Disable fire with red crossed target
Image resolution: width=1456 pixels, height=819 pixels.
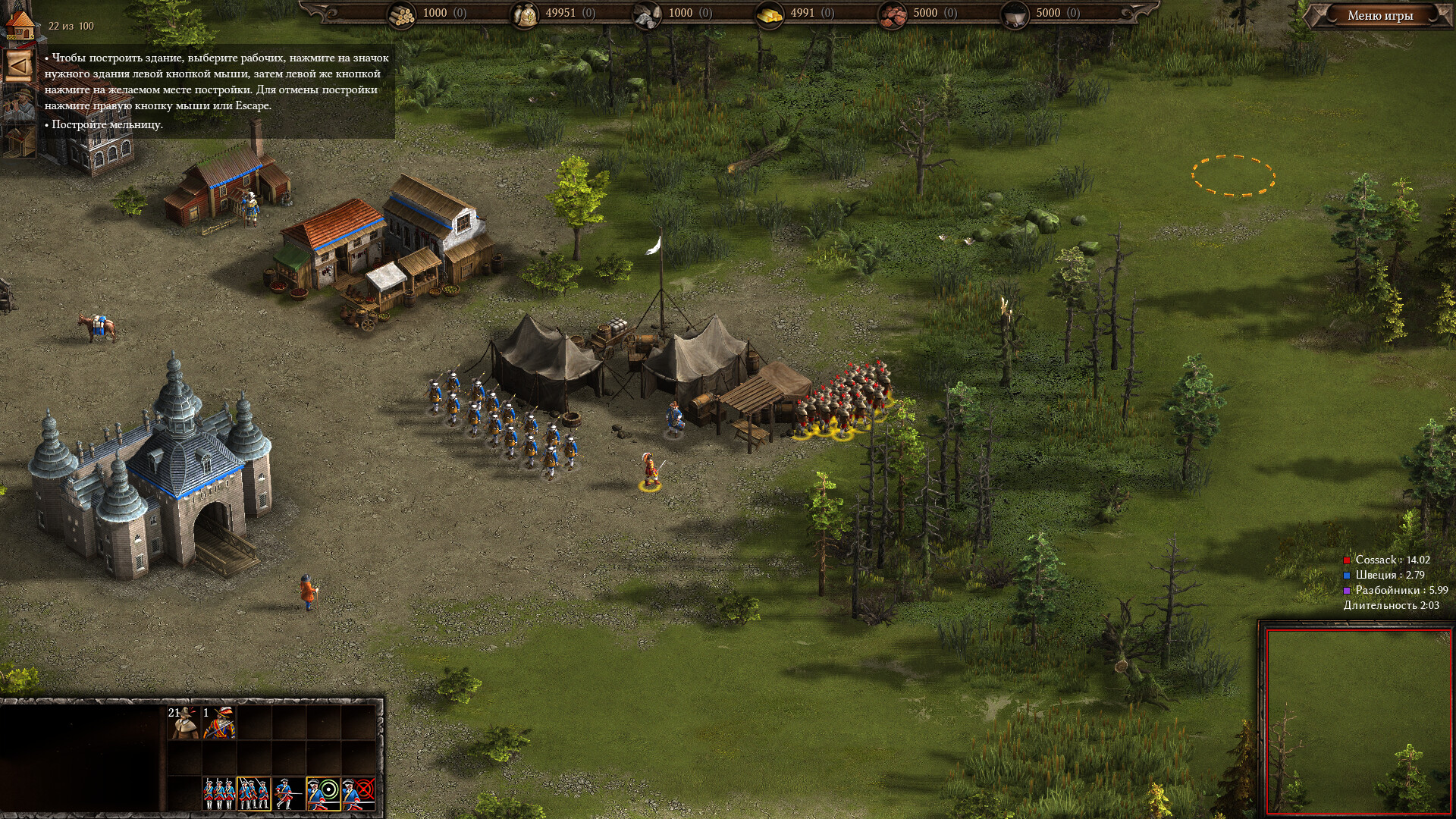(x=359, y=793)
